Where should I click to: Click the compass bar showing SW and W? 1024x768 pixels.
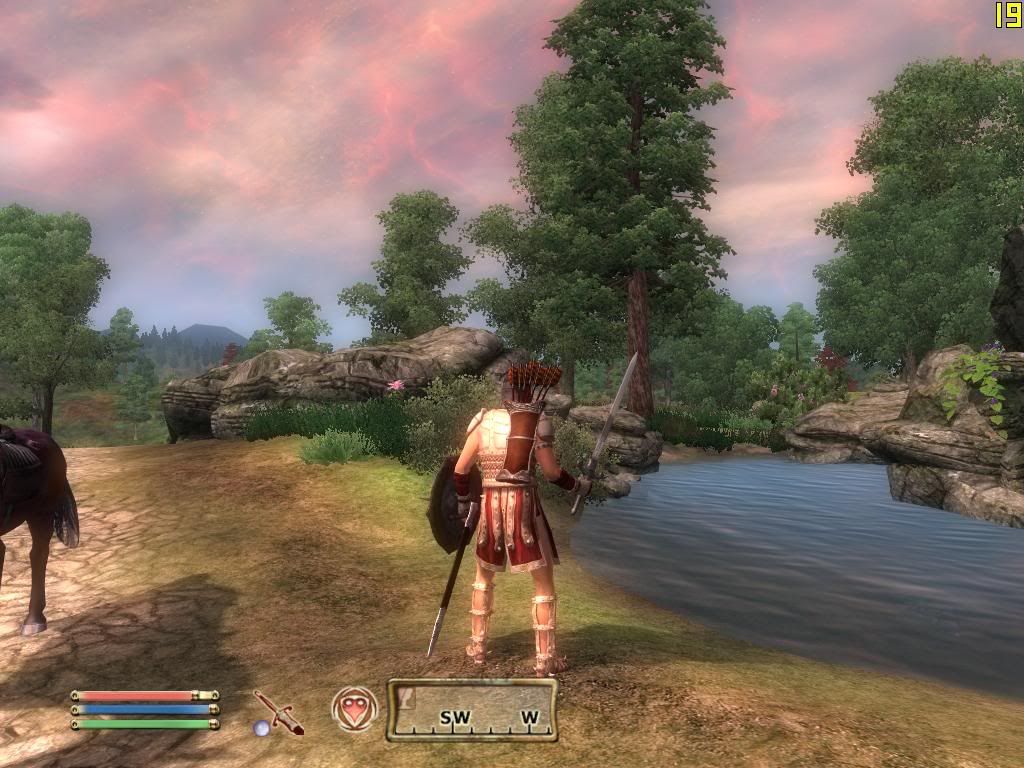(x=472, y=710)
